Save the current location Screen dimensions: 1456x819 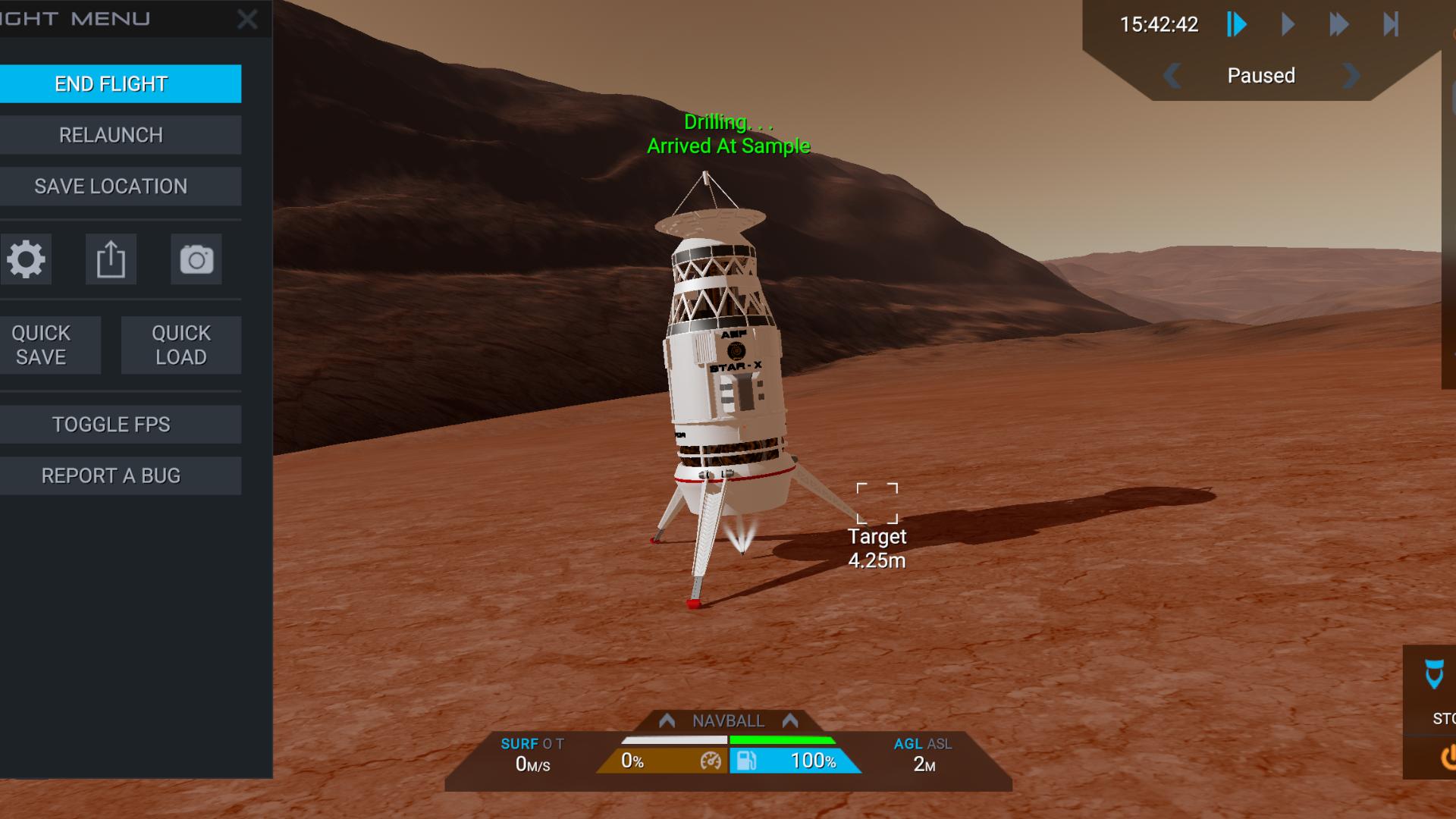[x=111, y=187]
